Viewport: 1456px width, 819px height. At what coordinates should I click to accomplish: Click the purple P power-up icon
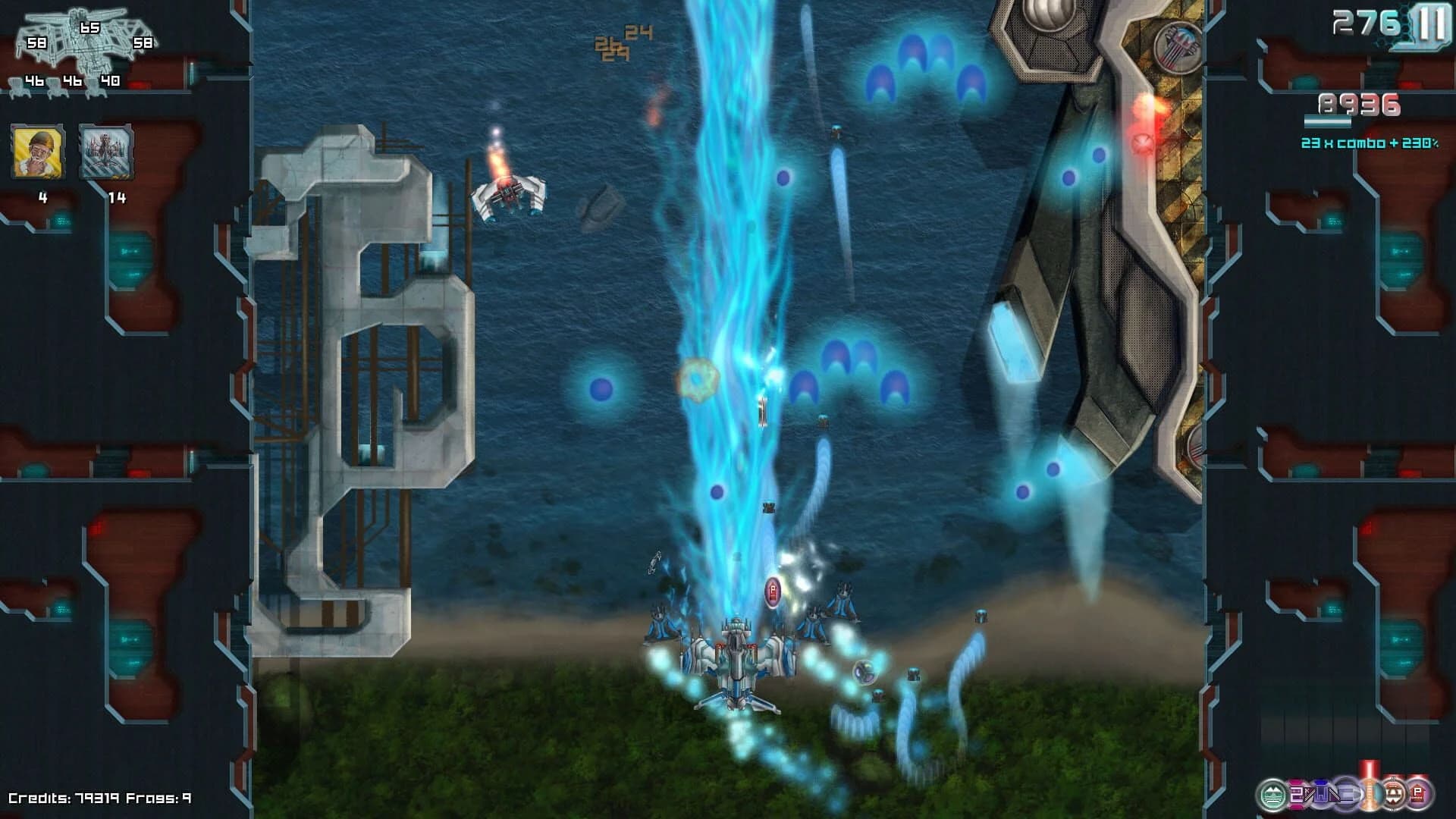click(x=1420, y=791)
